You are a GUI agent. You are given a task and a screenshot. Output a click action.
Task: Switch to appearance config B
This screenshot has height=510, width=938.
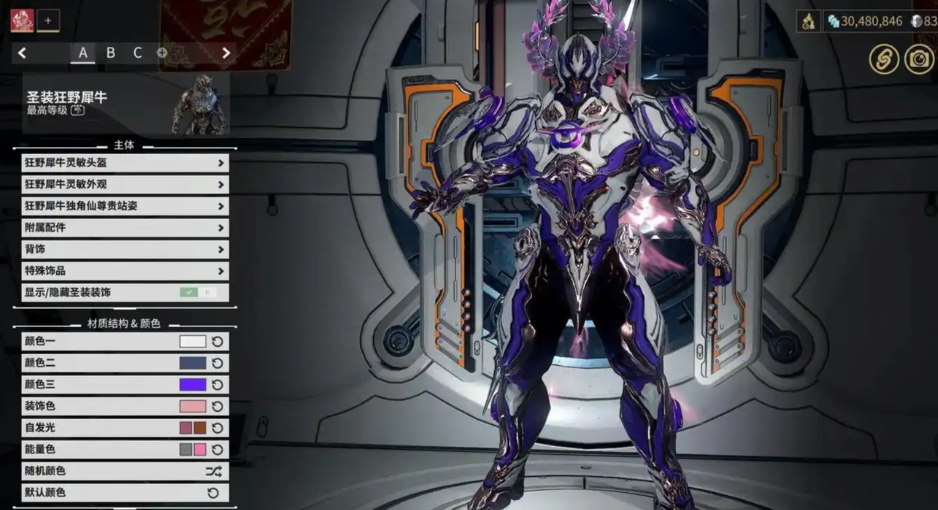(x=111, y=53)
